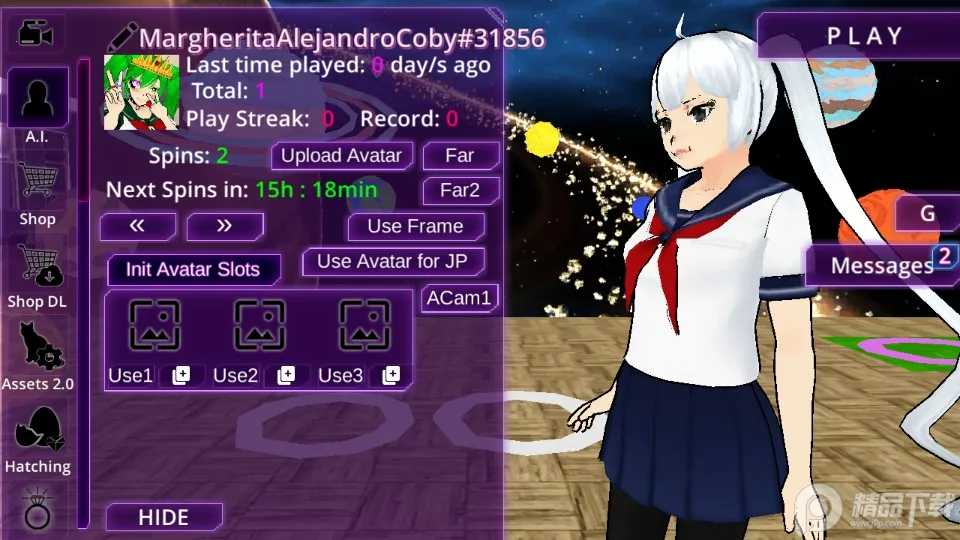Open the Shop from sidebar
Image resolution: width=960 pixels, height=540 pixels.
(38, 192)
